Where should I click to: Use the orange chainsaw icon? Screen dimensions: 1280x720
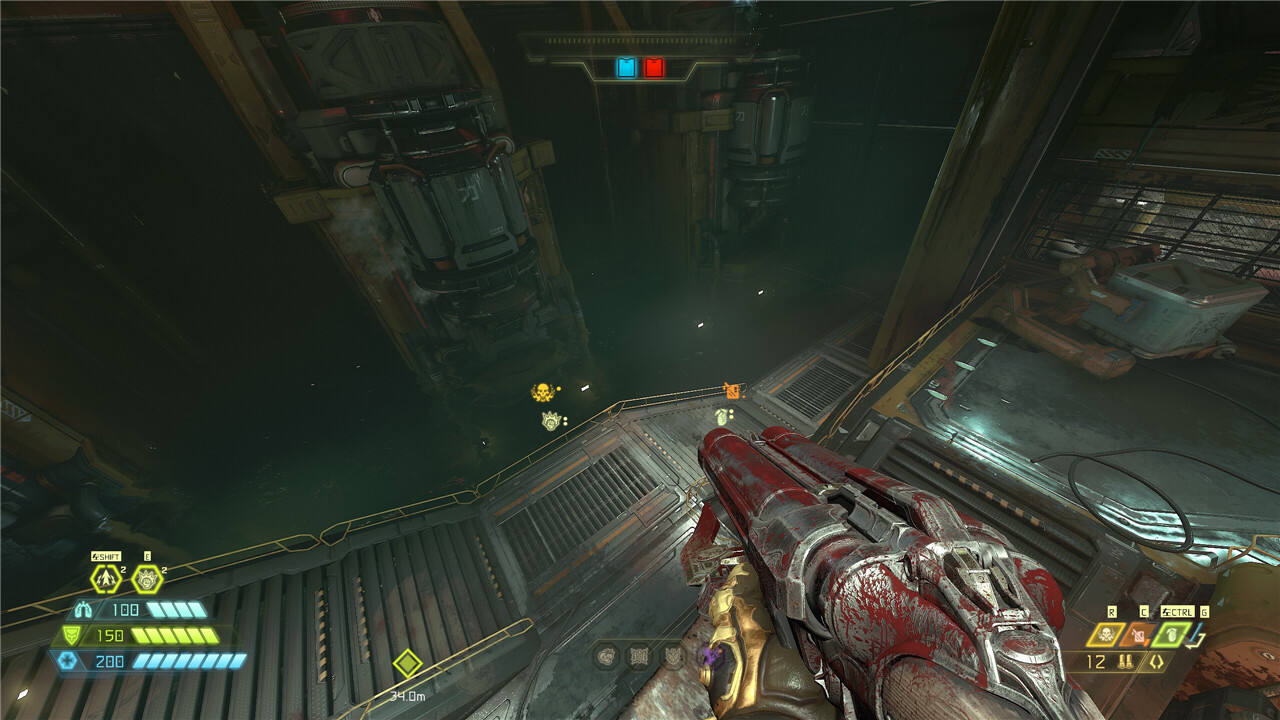coord(1138,634)
